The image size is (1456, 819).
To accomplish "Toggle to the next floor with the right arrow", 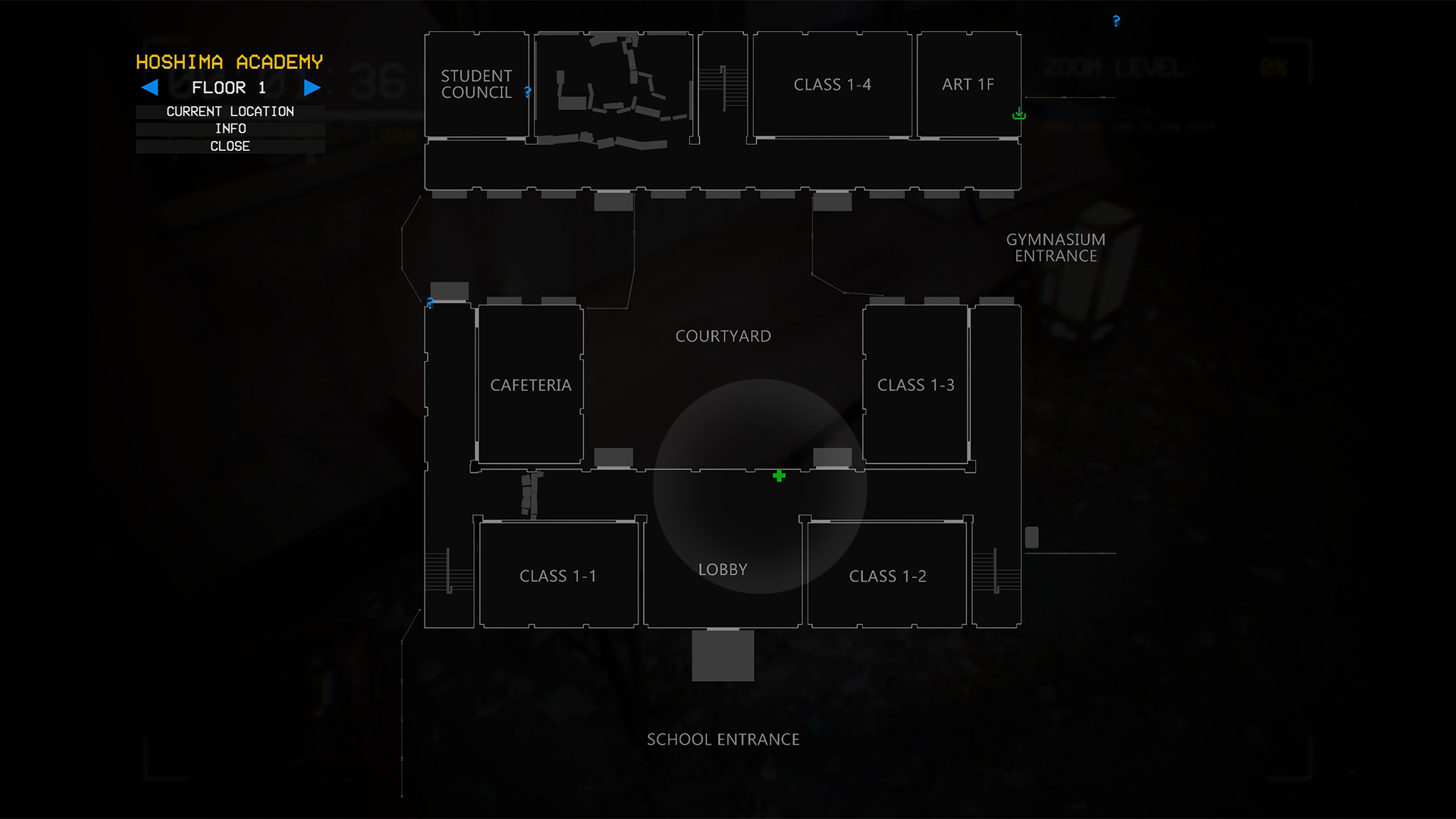I will (x=312, y=88).
